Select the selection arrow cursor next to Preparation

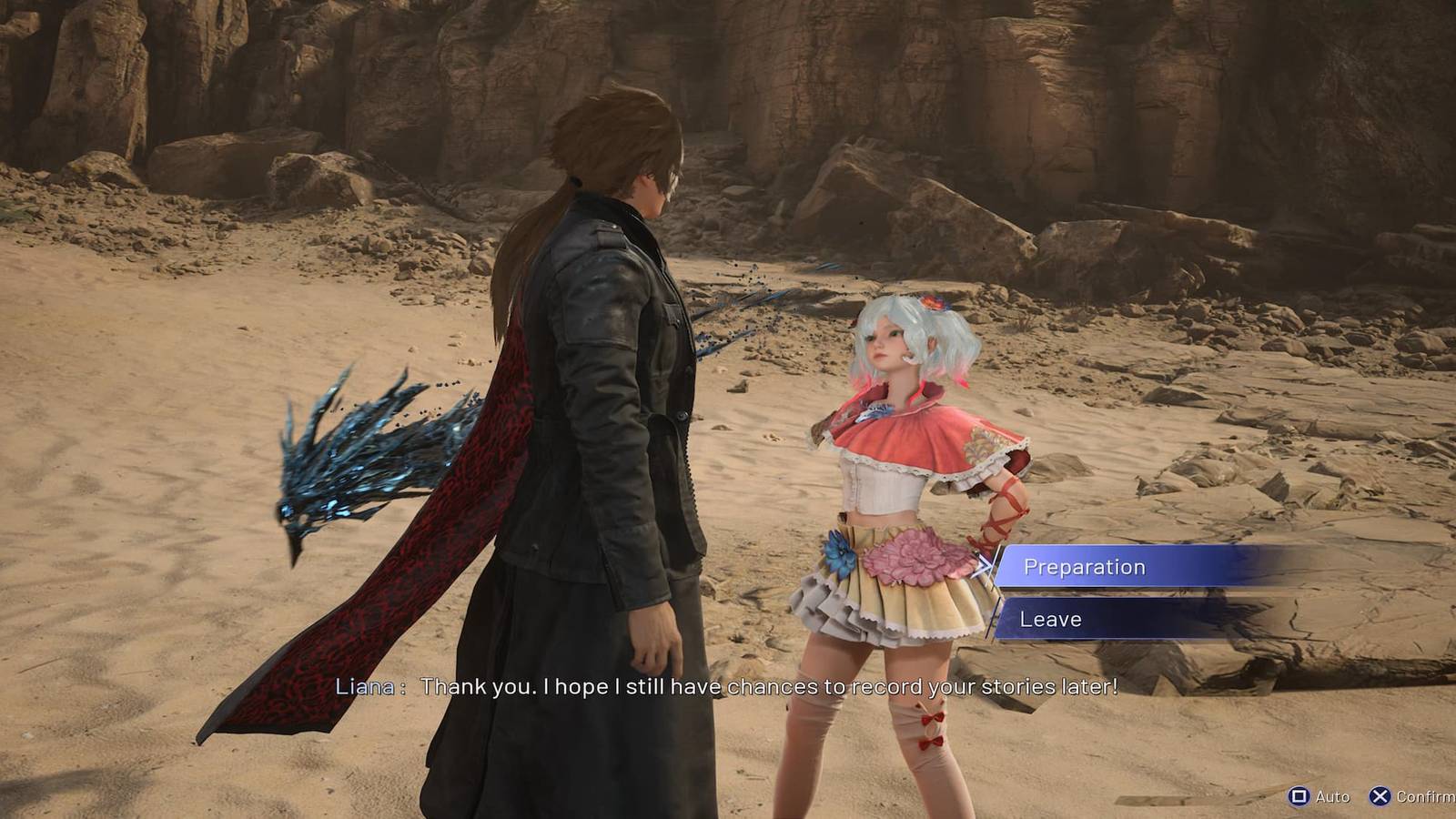(987, 567)
